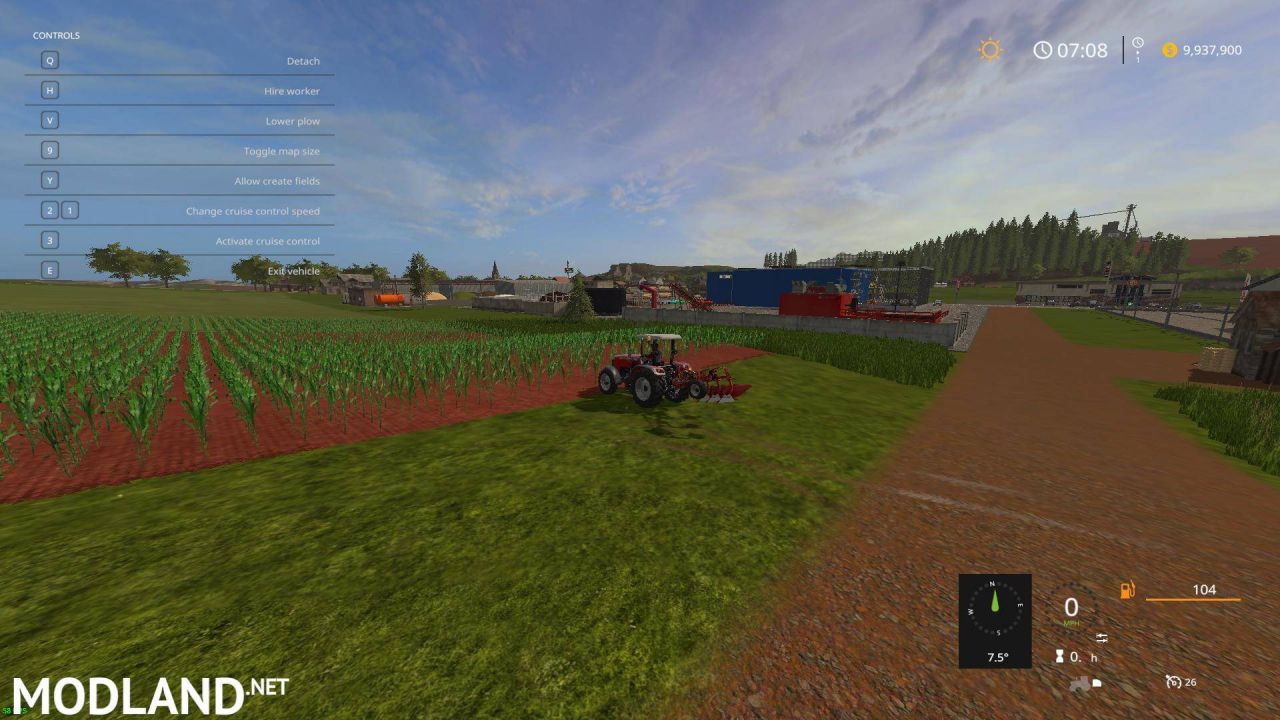Image resolution: width=1280 pixels, height=720 pixels.
Task: Click the hourglass operating hours icon
Action: [1060, 656]
